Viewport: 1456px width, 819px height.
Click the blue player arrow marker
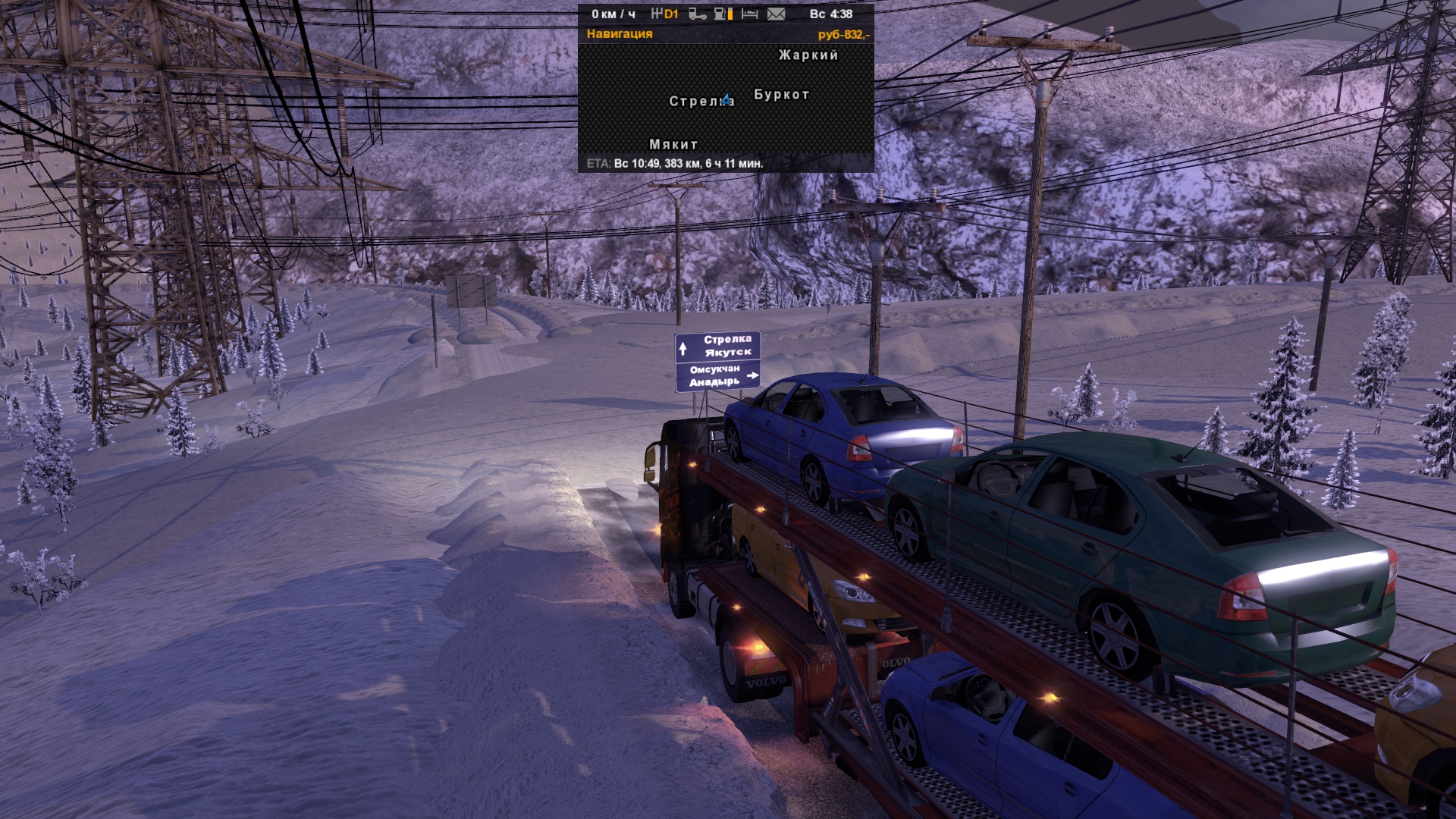click(726, 99)
